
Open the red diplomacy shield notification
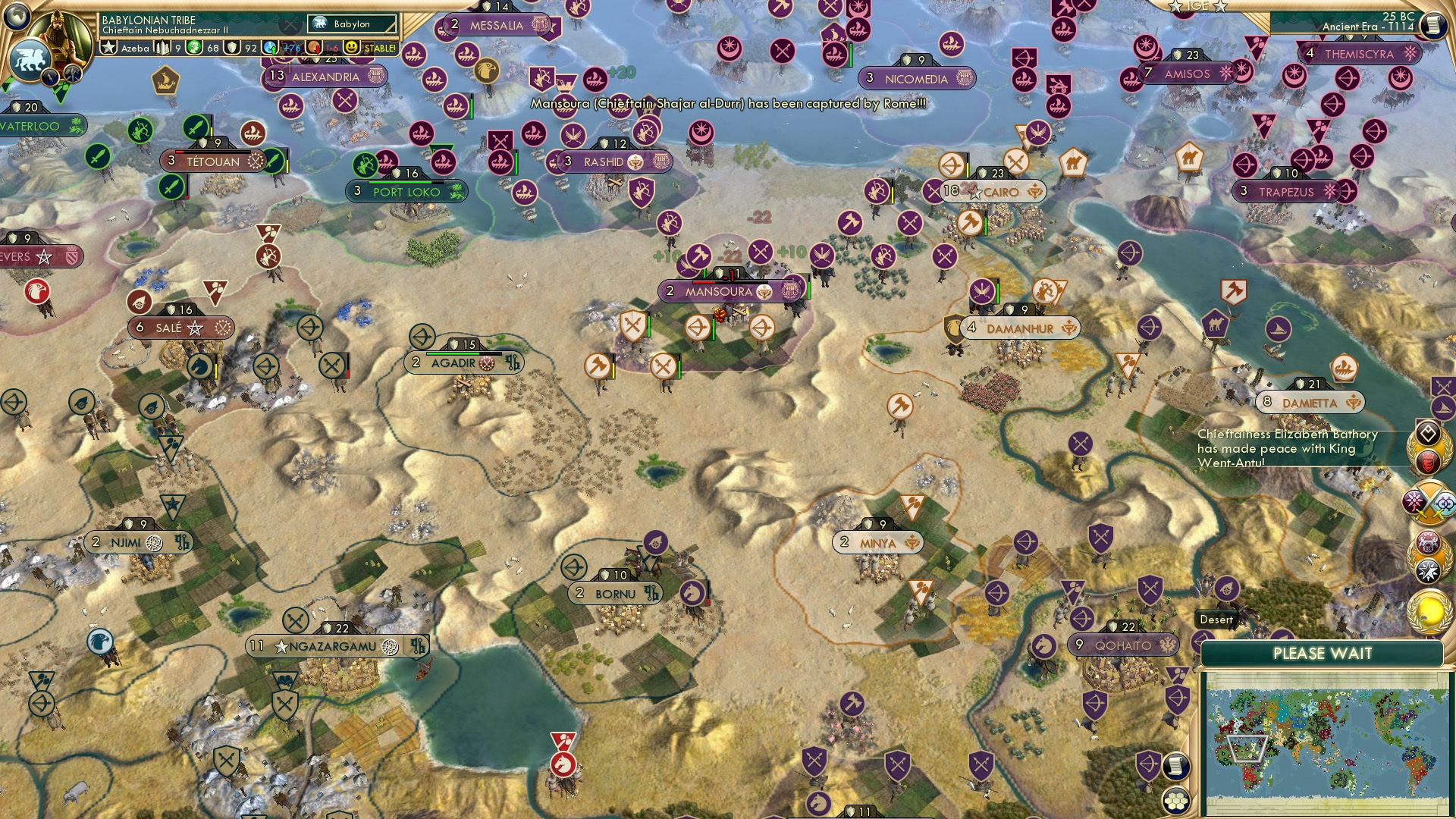tap(1429, 460)
